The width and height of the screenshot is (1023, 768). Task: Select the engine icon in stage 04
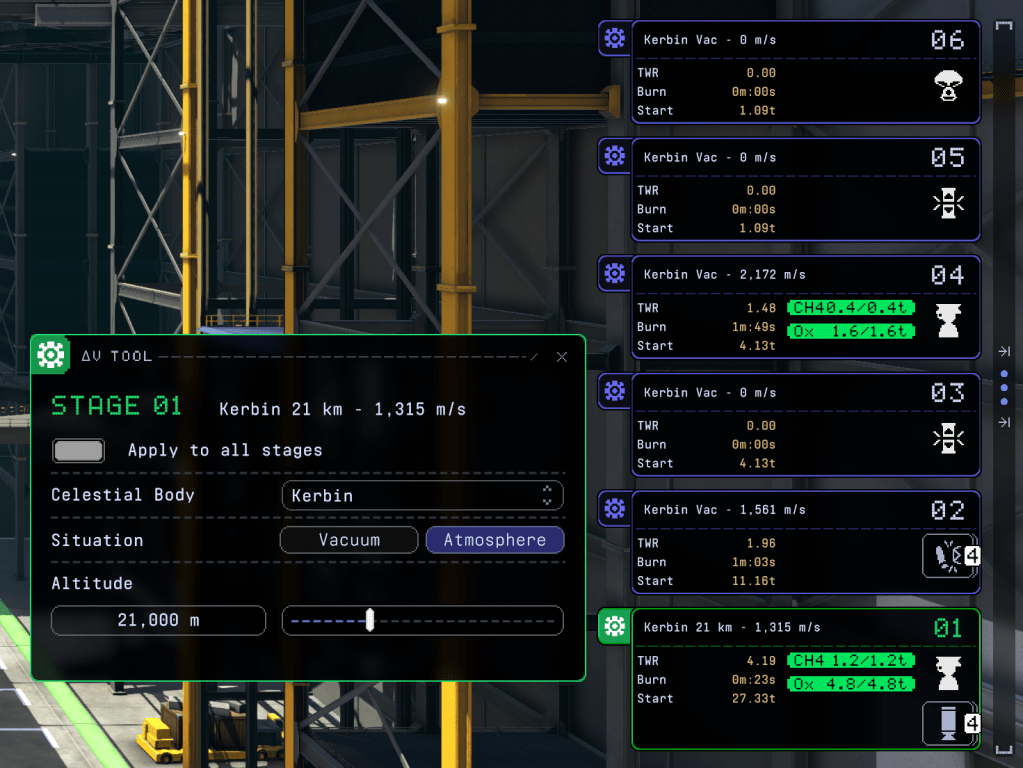click(948, 322)
